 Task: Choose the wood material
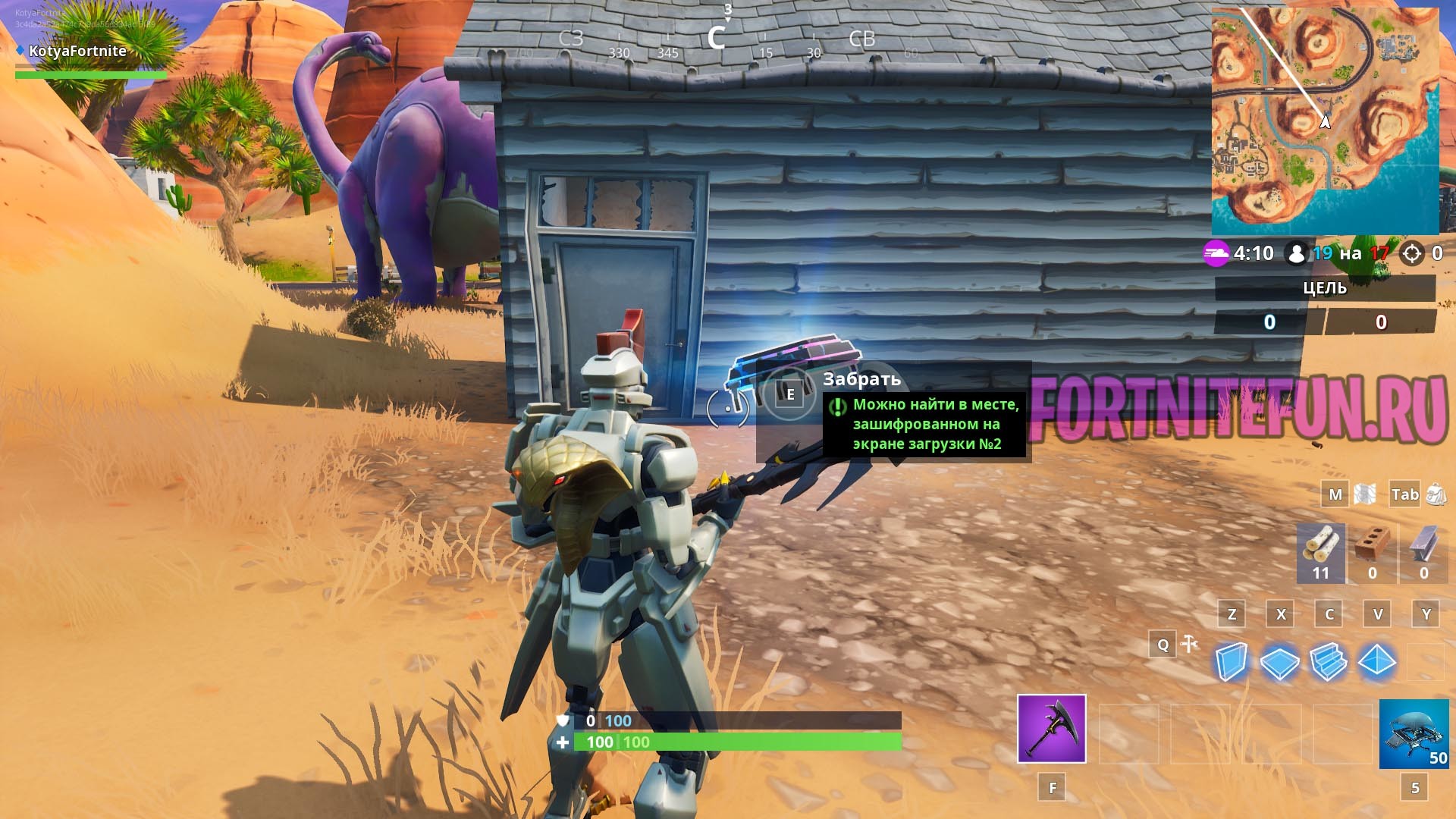(x=1321, y=553)
